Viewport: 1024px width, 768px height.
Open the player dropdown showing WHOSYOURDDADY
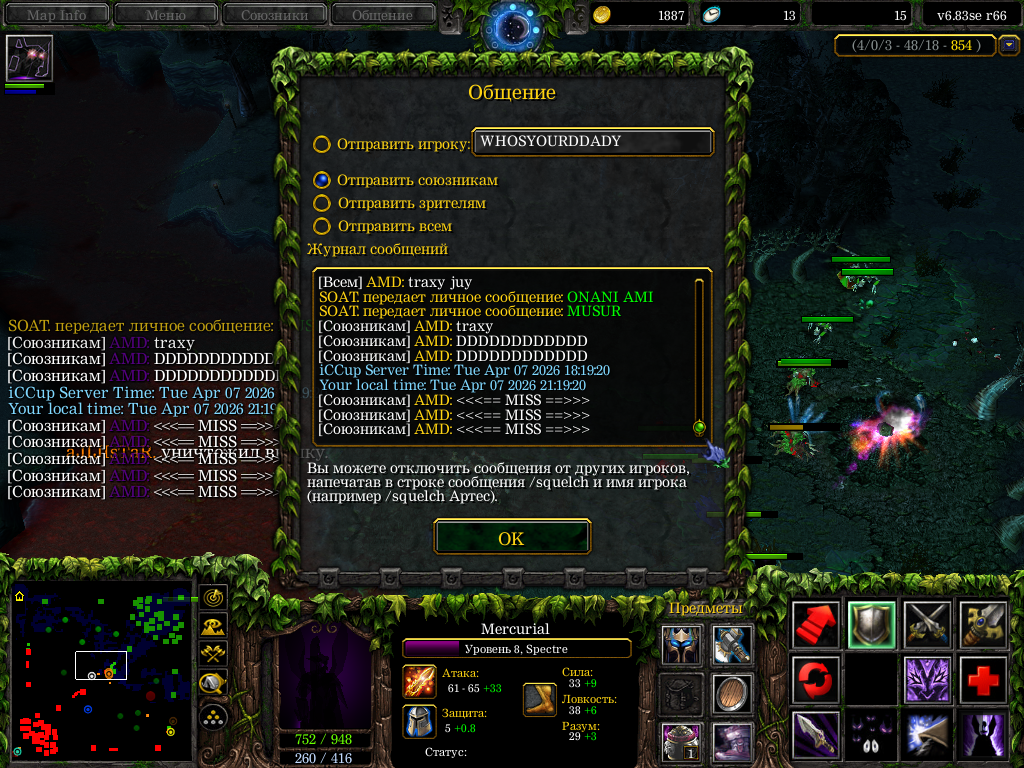pyautogui.click(x=592, y=142)
